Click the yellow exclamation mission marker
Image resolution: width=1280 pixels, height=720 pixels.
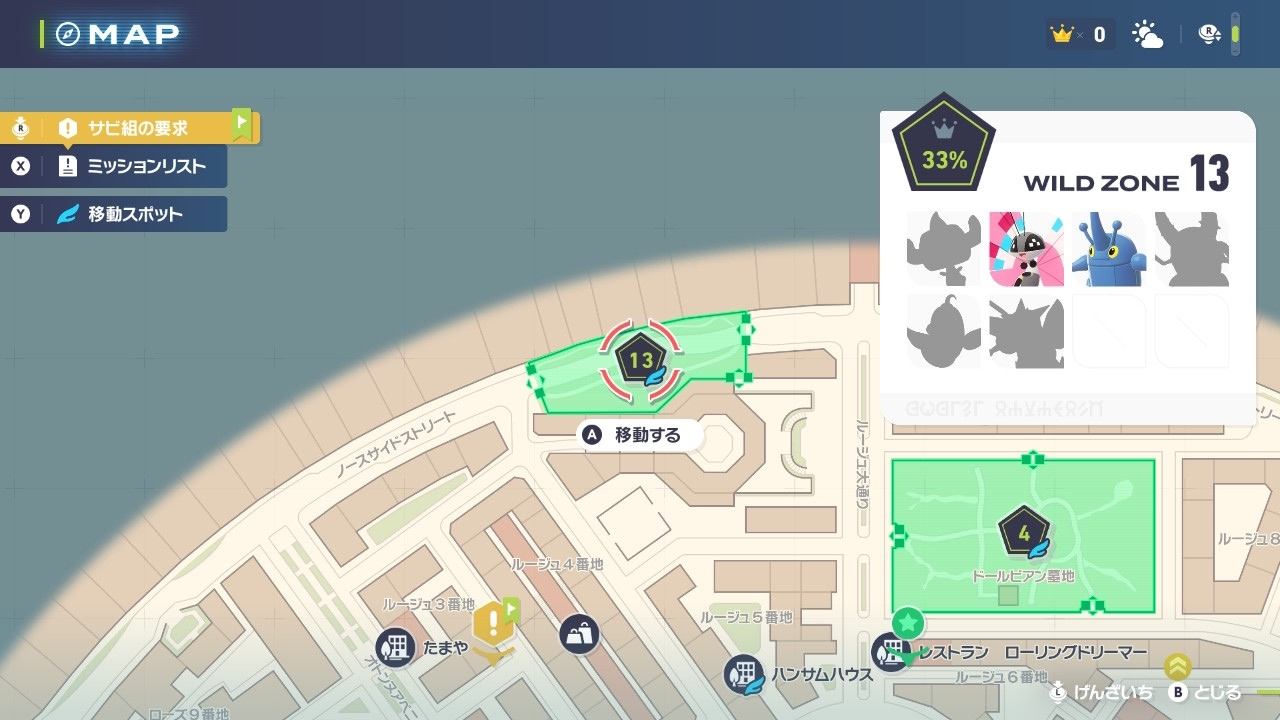(x=493, y=623)
